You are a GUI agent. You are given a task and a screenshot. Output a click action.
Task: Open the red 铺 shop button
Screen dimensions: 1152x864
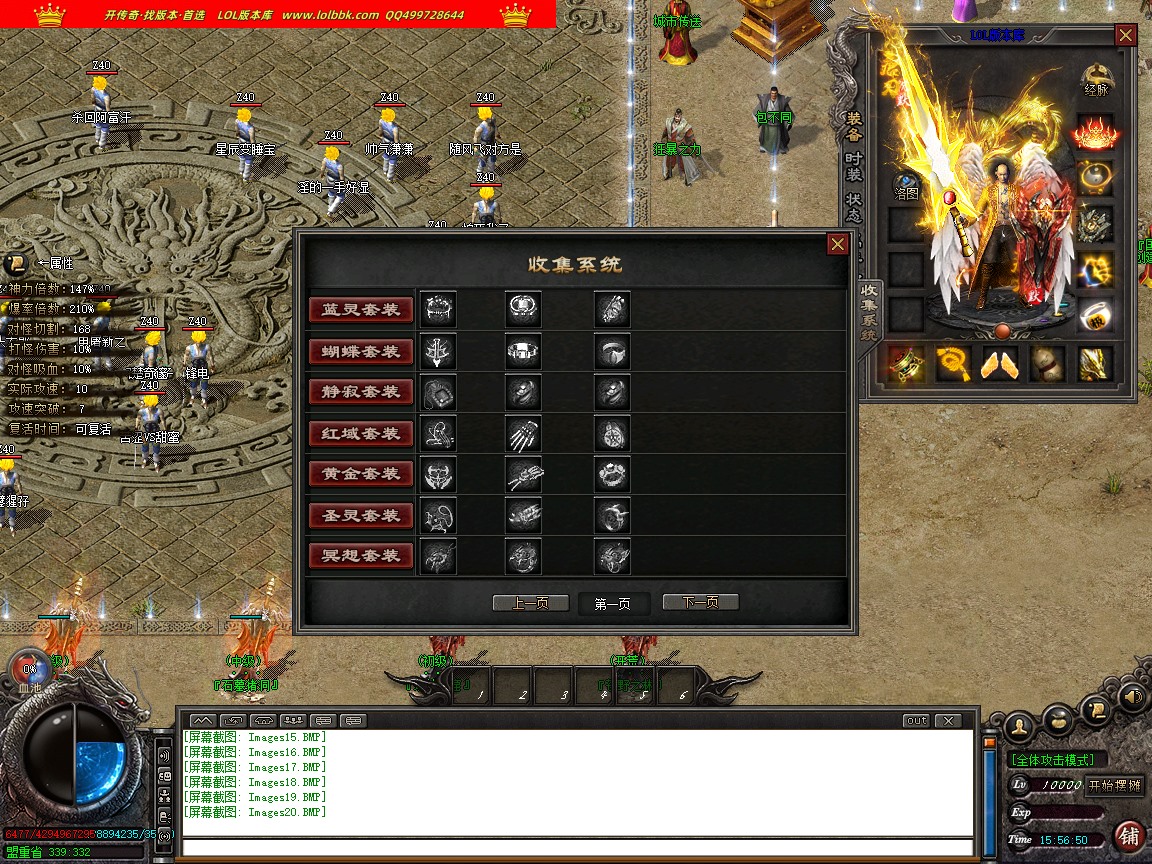click(1129, 836)
